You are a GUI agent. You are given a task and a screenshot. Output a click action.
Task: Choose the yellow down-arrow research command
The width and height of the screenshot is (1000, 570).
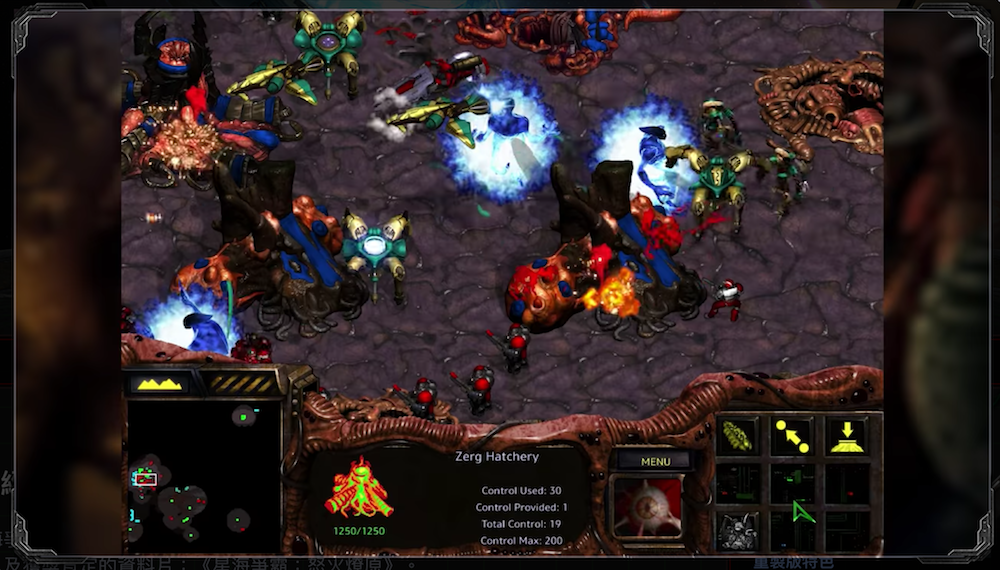pos(845,436)
